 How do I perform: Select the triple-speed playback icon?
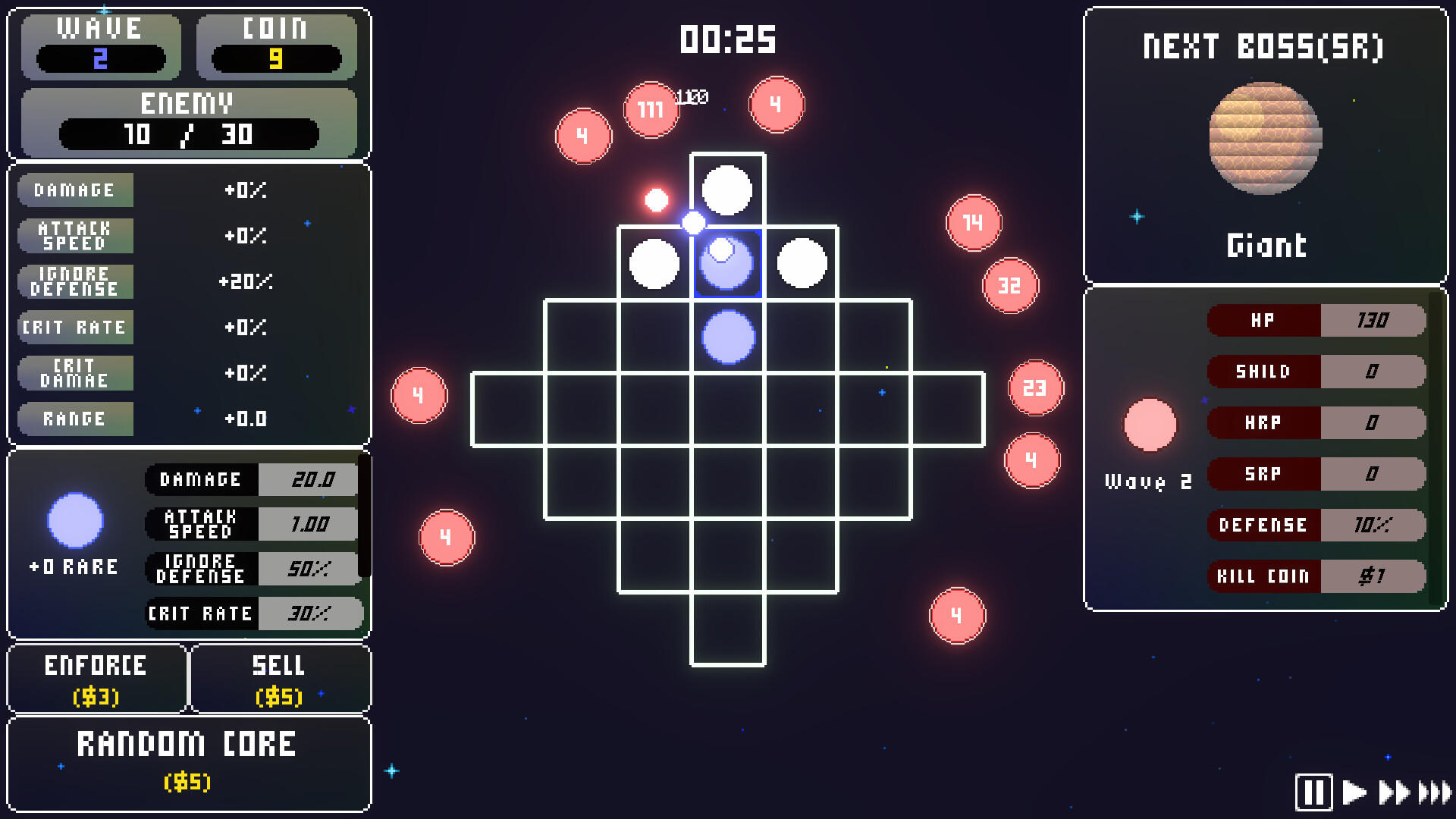click(x=1432, y=791)
